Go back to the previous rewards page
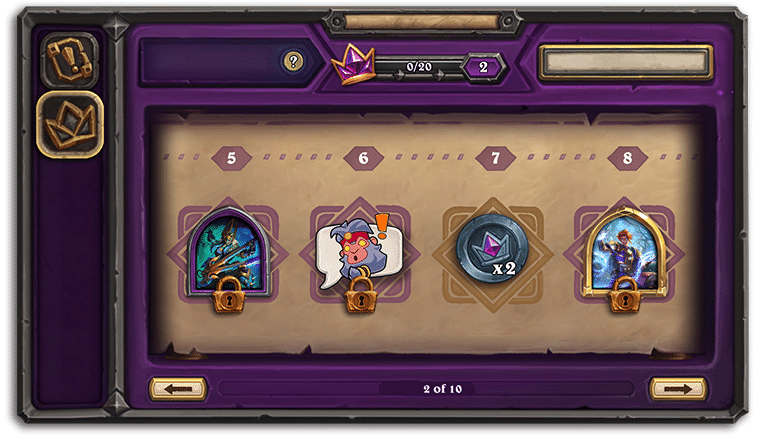 (x=178, y=388)
